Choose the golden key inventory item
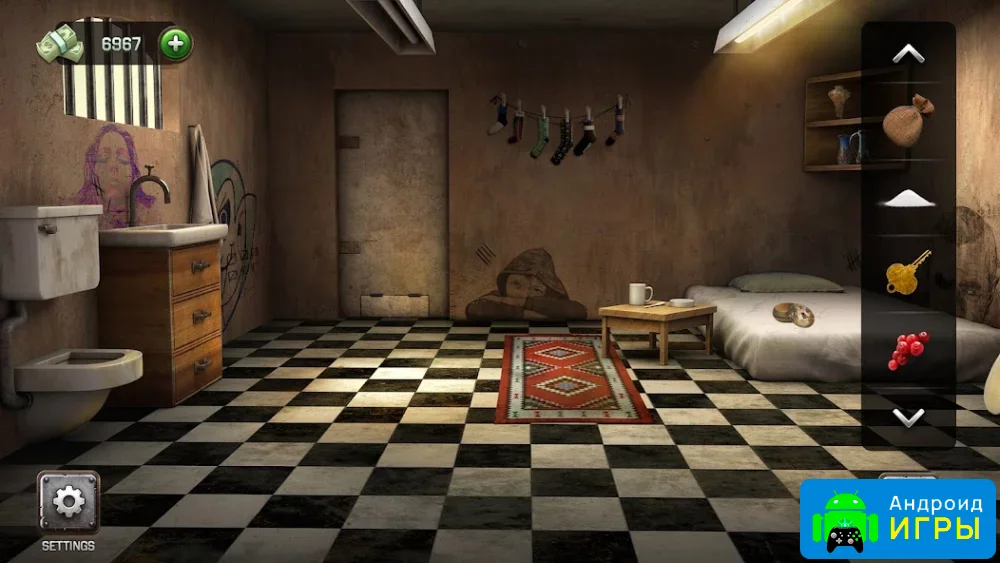 (908, 273)
